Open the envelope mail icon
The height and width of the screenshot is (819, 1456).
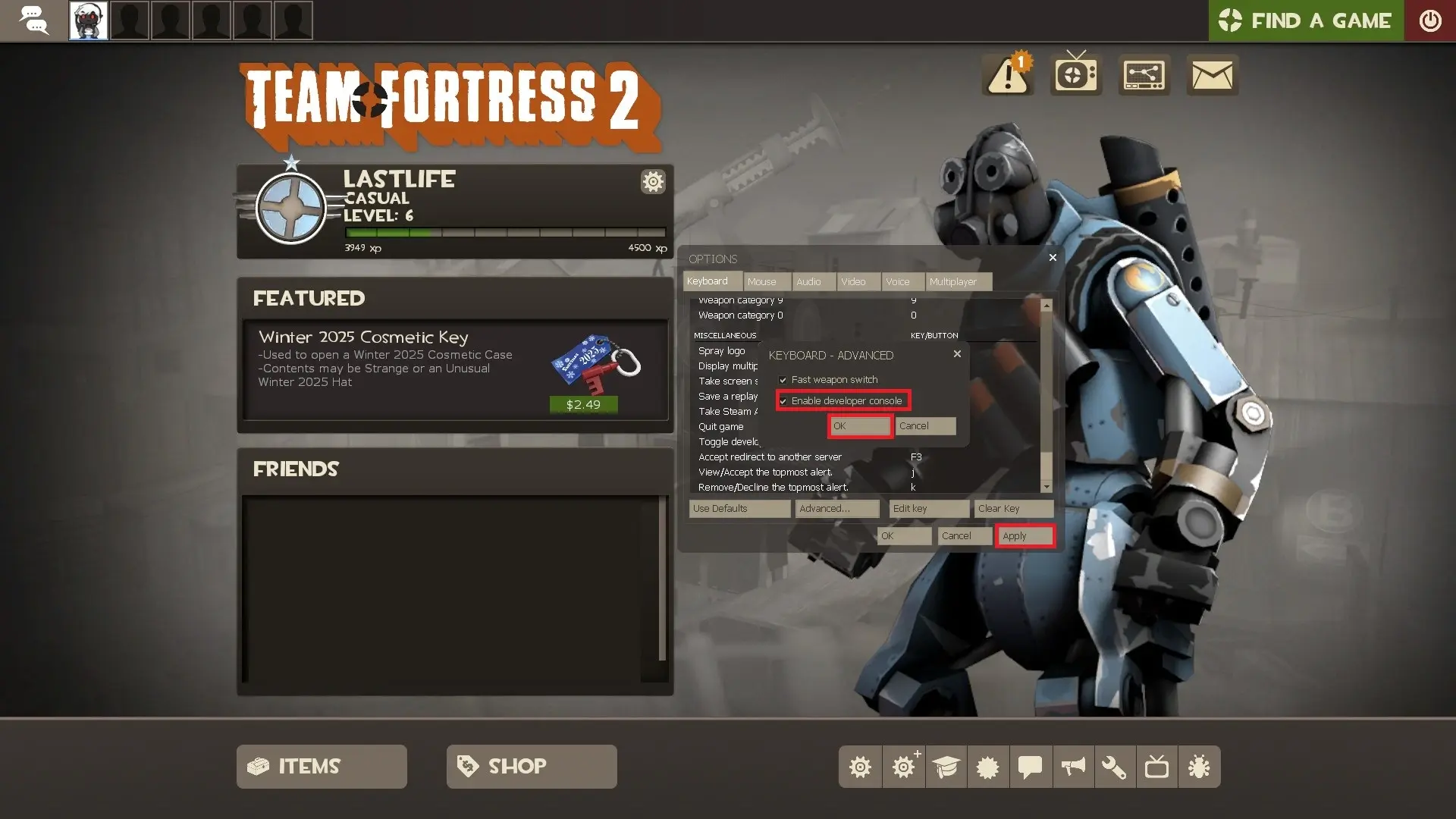[1212, 75]
